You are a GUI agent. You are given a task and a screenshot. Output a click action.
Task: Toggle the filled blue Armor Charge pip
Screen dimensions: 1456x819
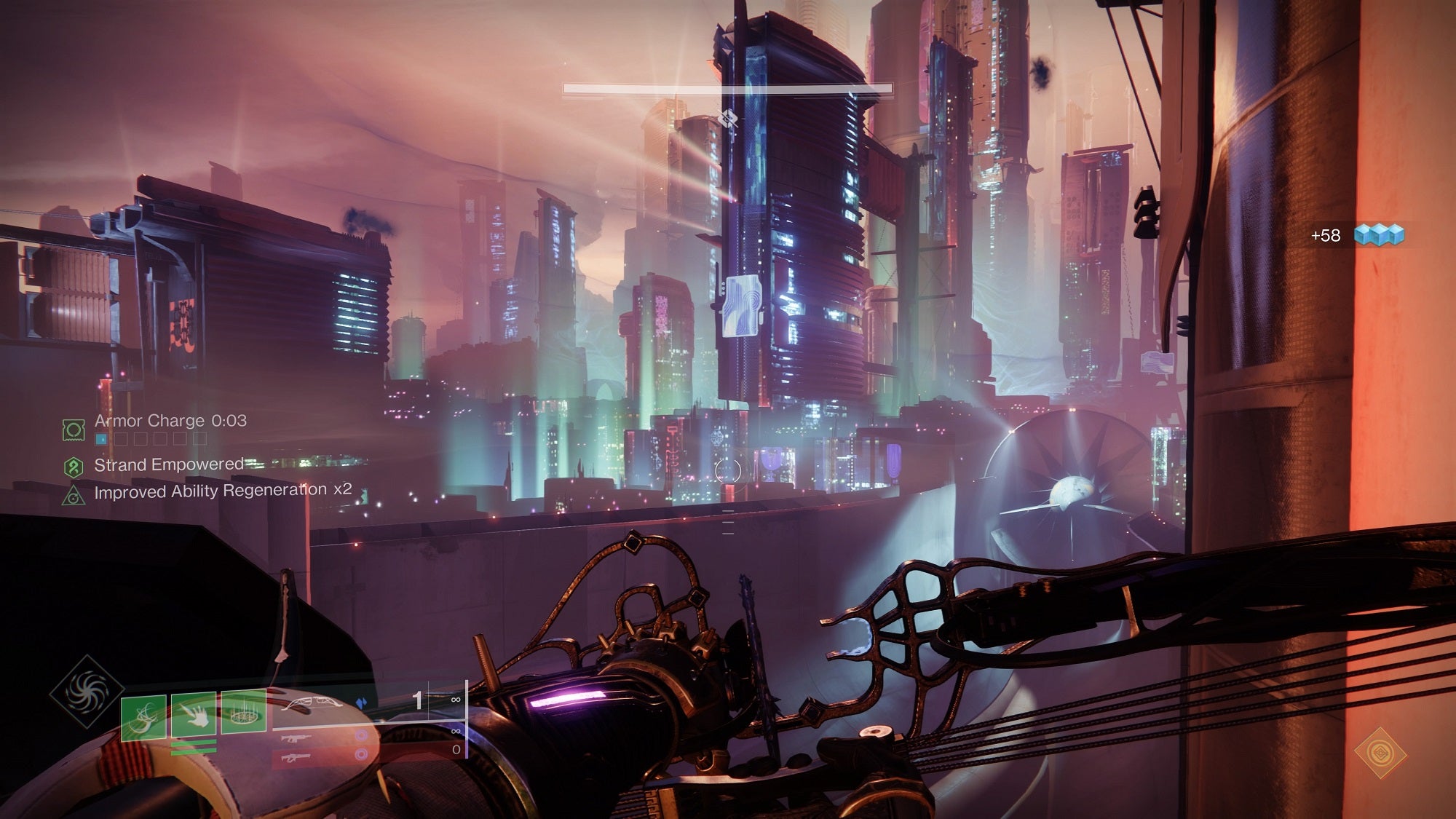[101, 438]
